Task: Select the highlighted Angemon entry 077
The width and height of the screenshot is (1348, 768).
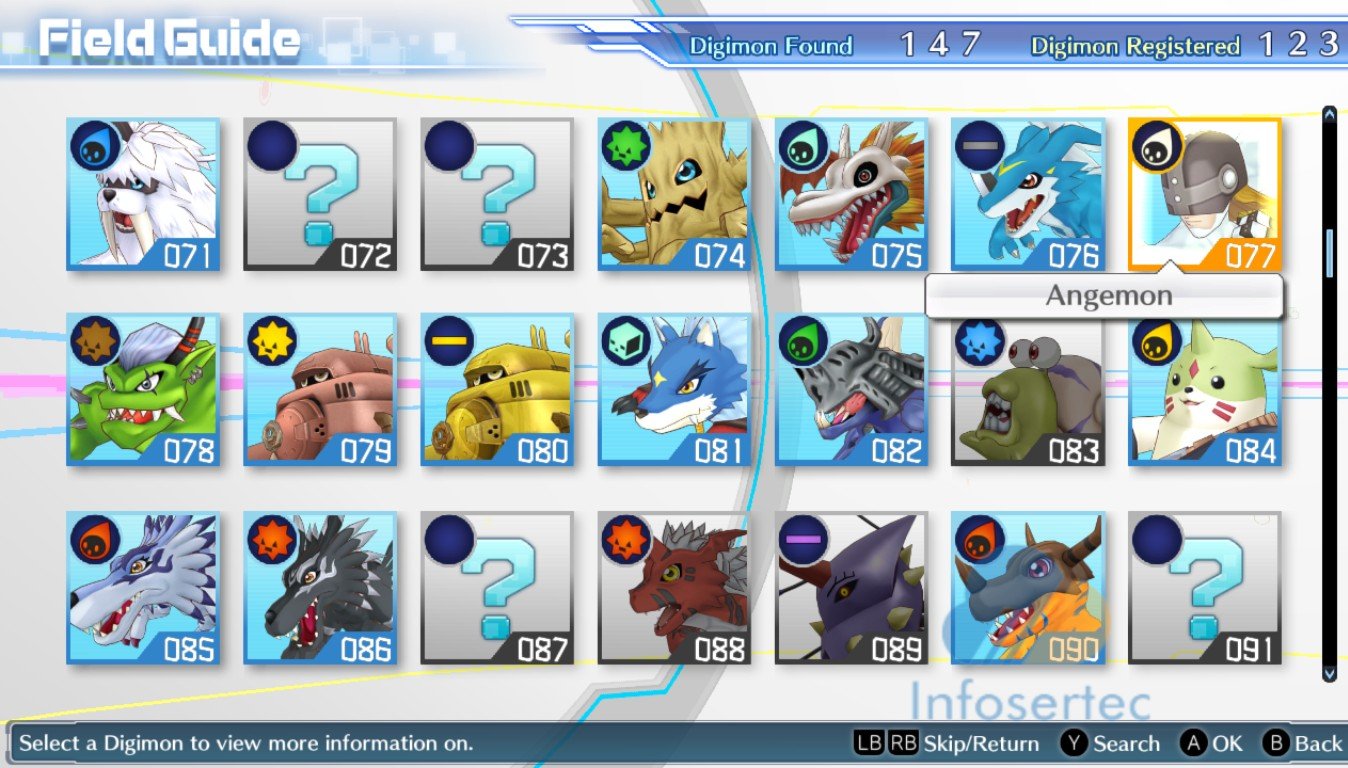Action: 1205,194
